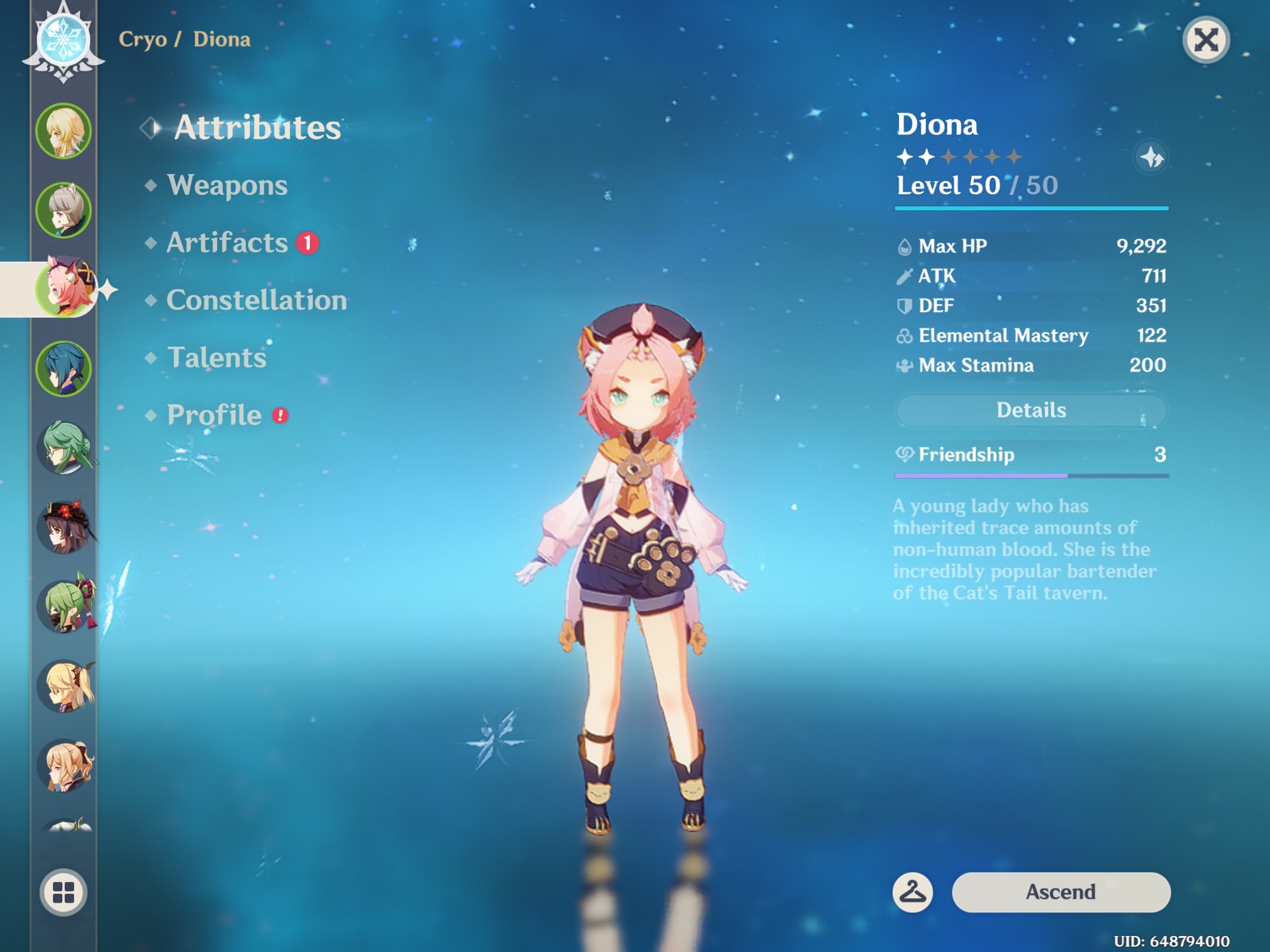The height and width of the screenshot is (952, 1270).
Task: Open the character grid view button
Action: click(63, 892)
